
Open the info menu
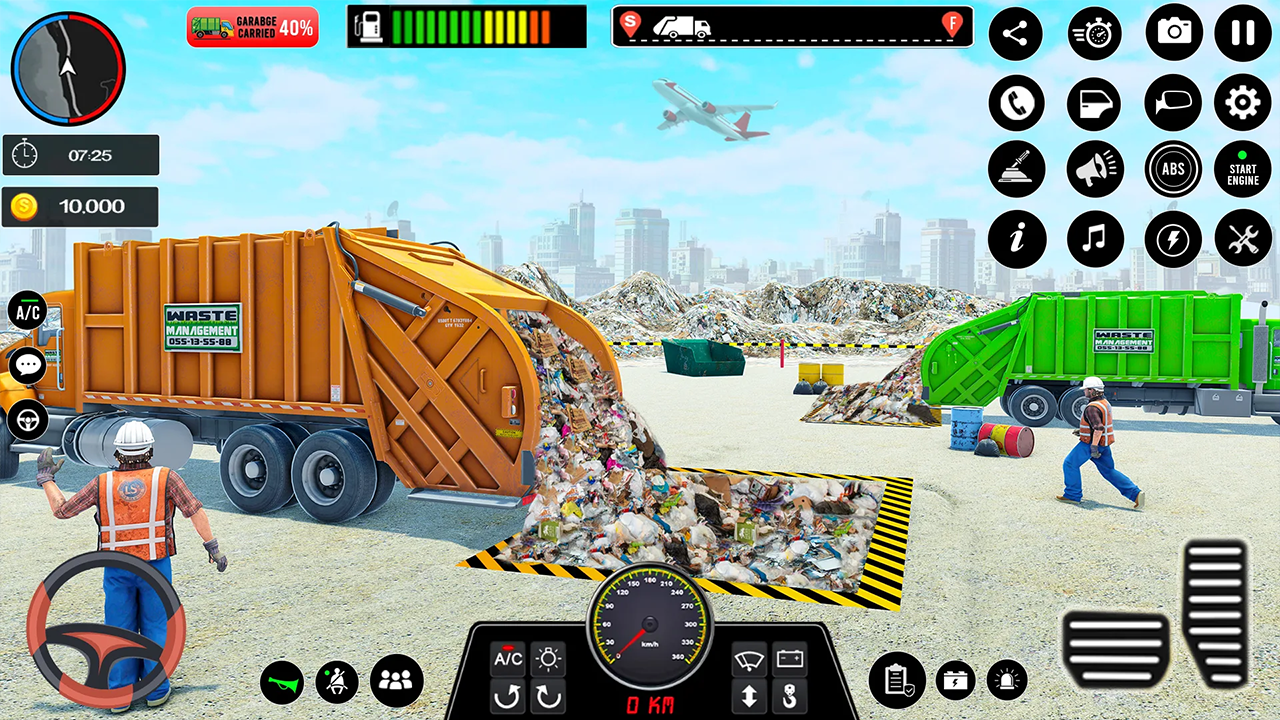tap(1017, 239)
